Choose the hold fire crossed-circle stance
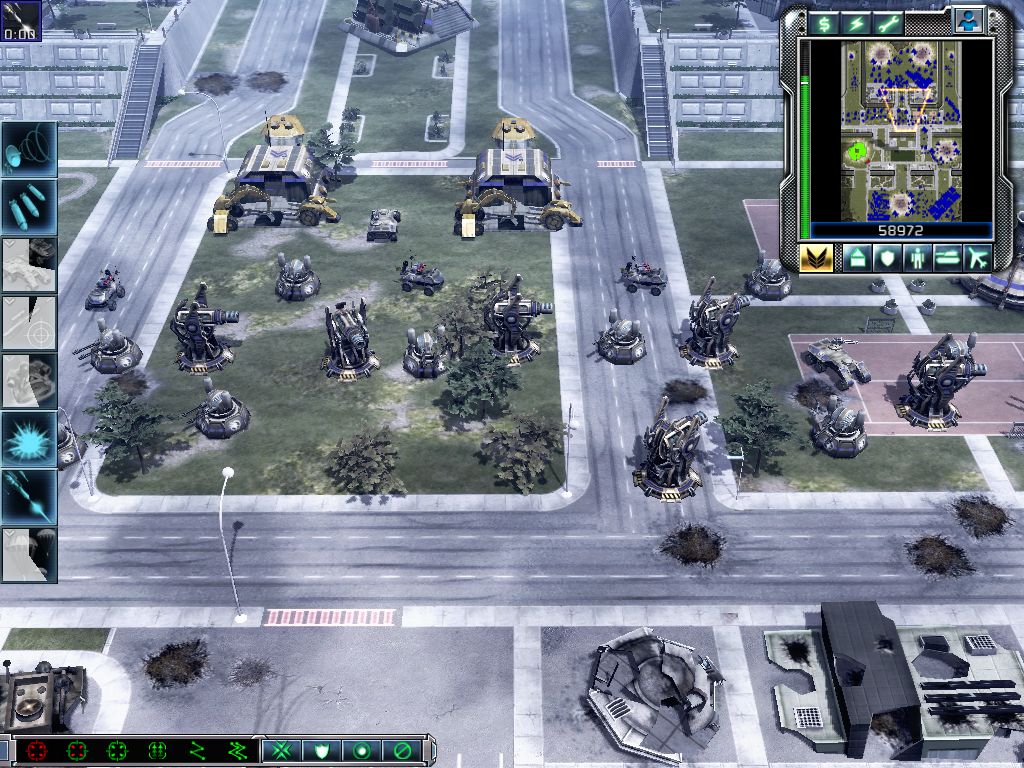Screen dimensions: 1024x768 click(401, 750)
